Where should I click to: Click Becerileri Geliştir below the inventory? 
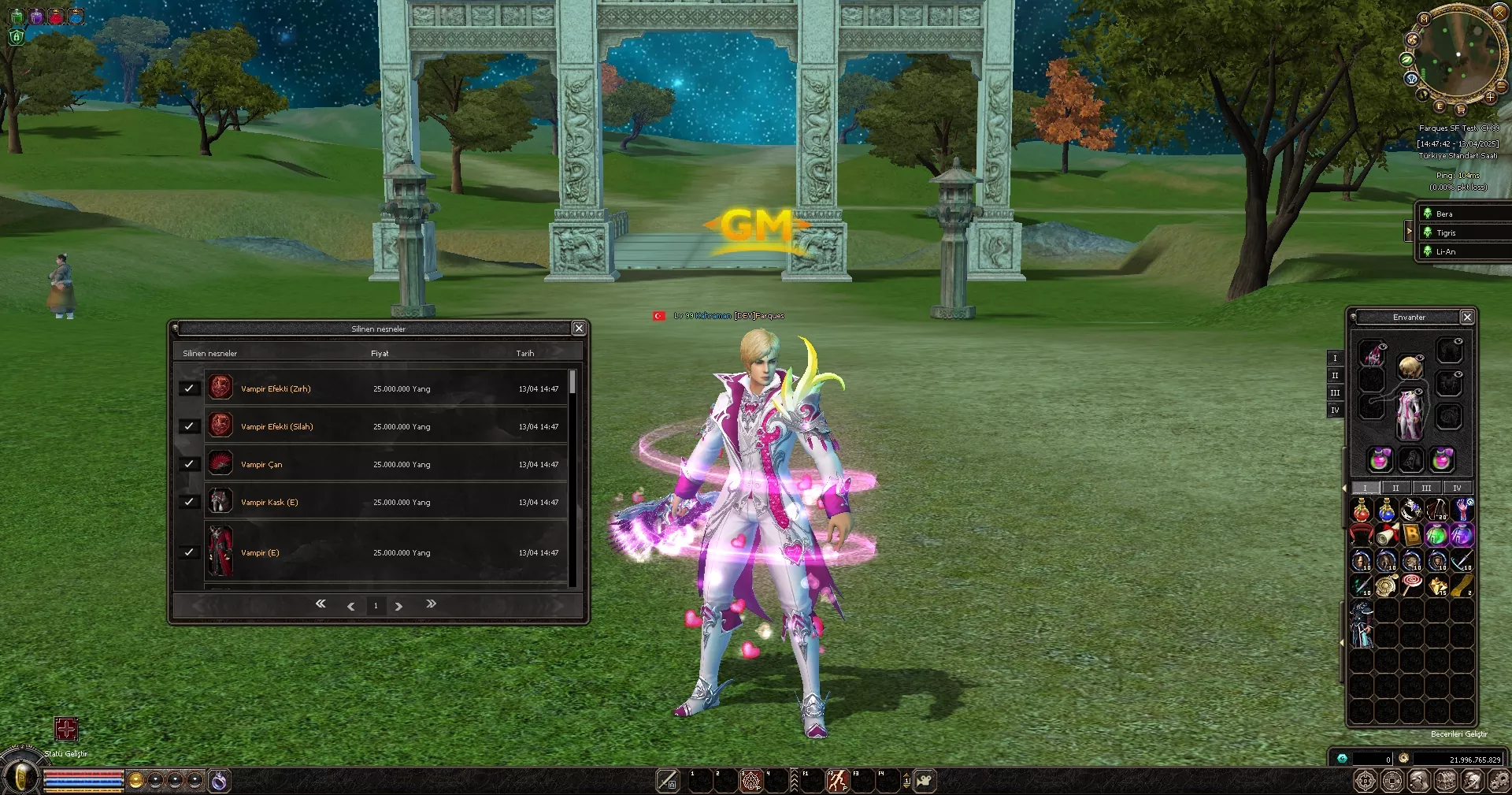[x=1458, y=734]
